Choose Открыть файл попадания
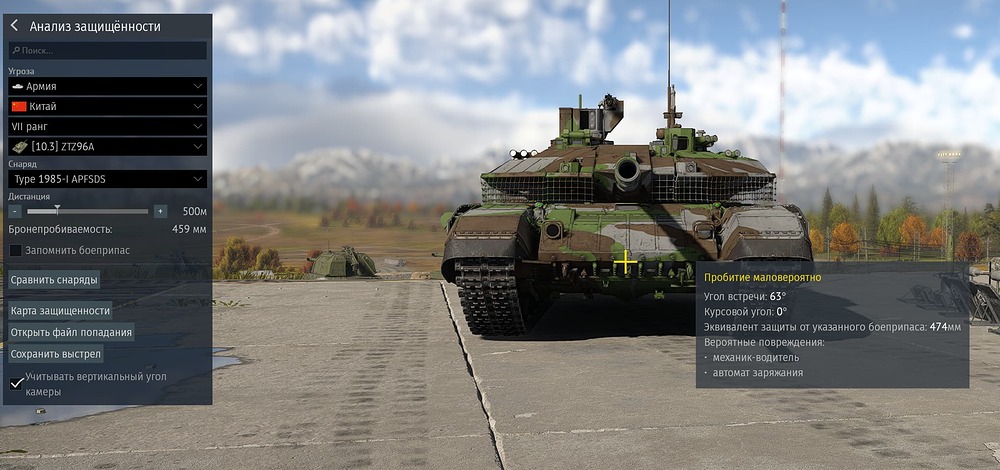1000x470 pixels. coord(71,332)
